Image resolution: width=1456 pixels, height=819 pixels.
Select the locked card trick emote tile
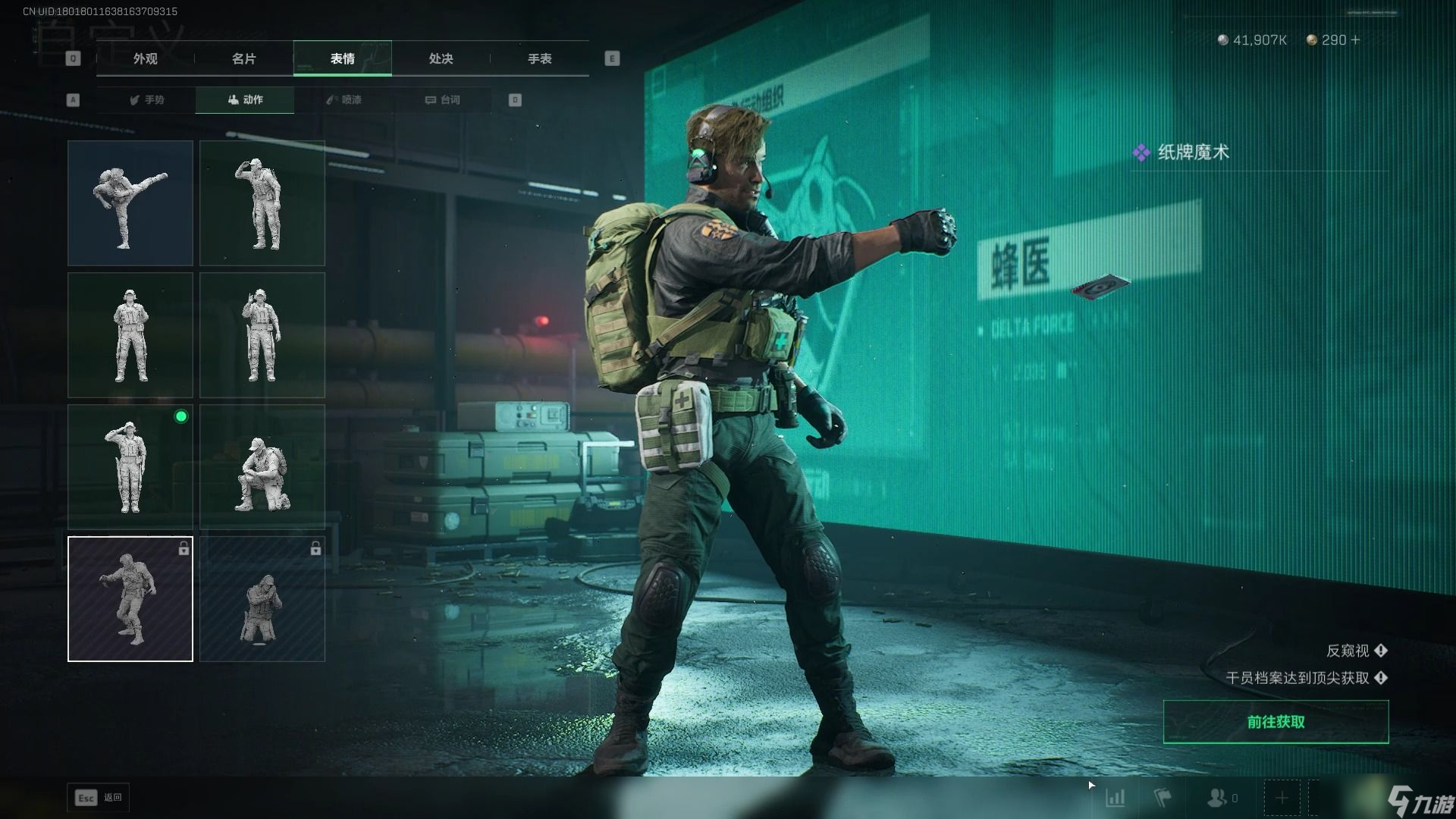coord(130,599)
